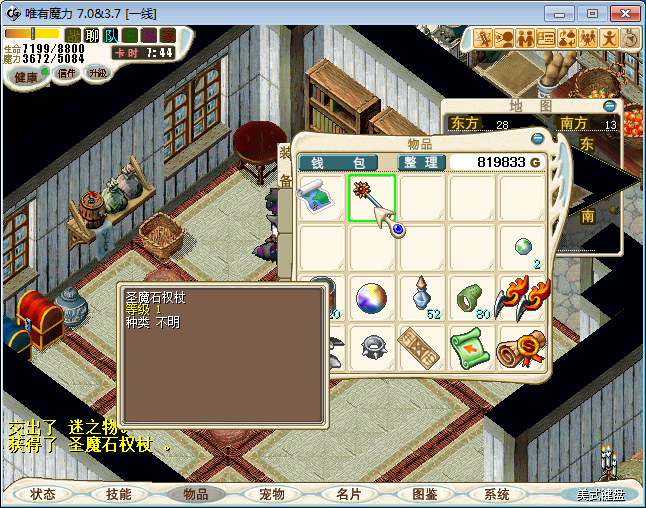The height and width of the screenshot is (508, 646).
Task: Select the 物品 items tab
Action: pos(196,494)
